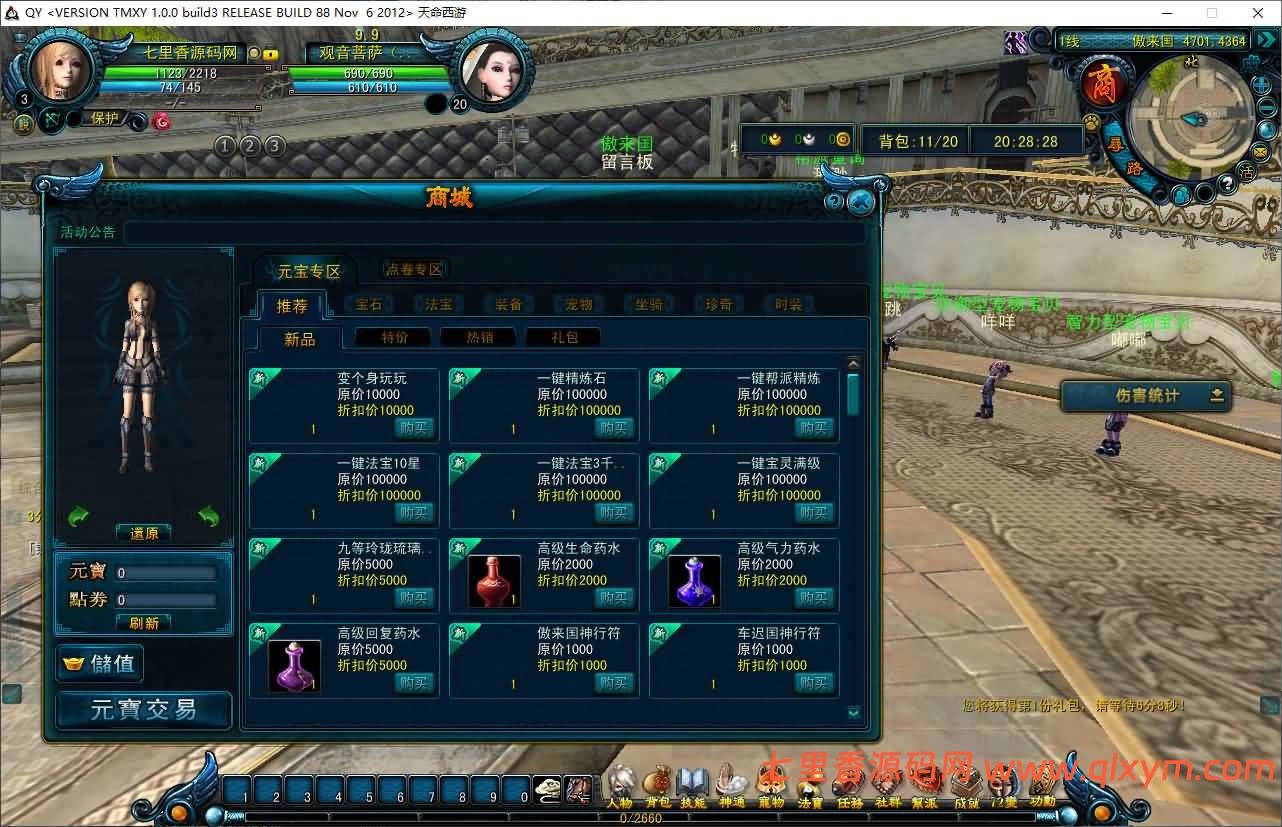This screenshot has width=1282, height=827.
Task: Click the 还原 reset button
Action: [x=144, y=533]
